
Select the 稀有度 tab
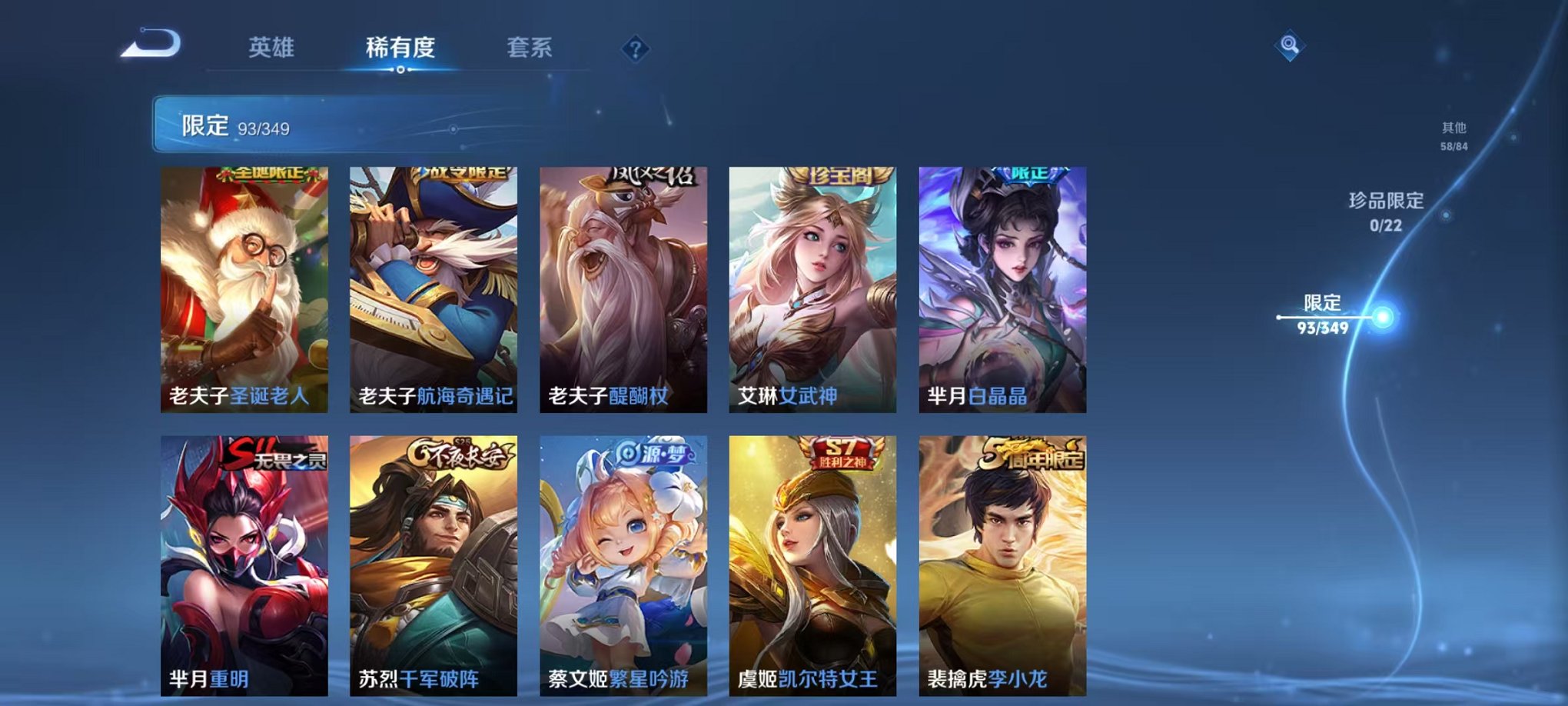tap(400, 46)
